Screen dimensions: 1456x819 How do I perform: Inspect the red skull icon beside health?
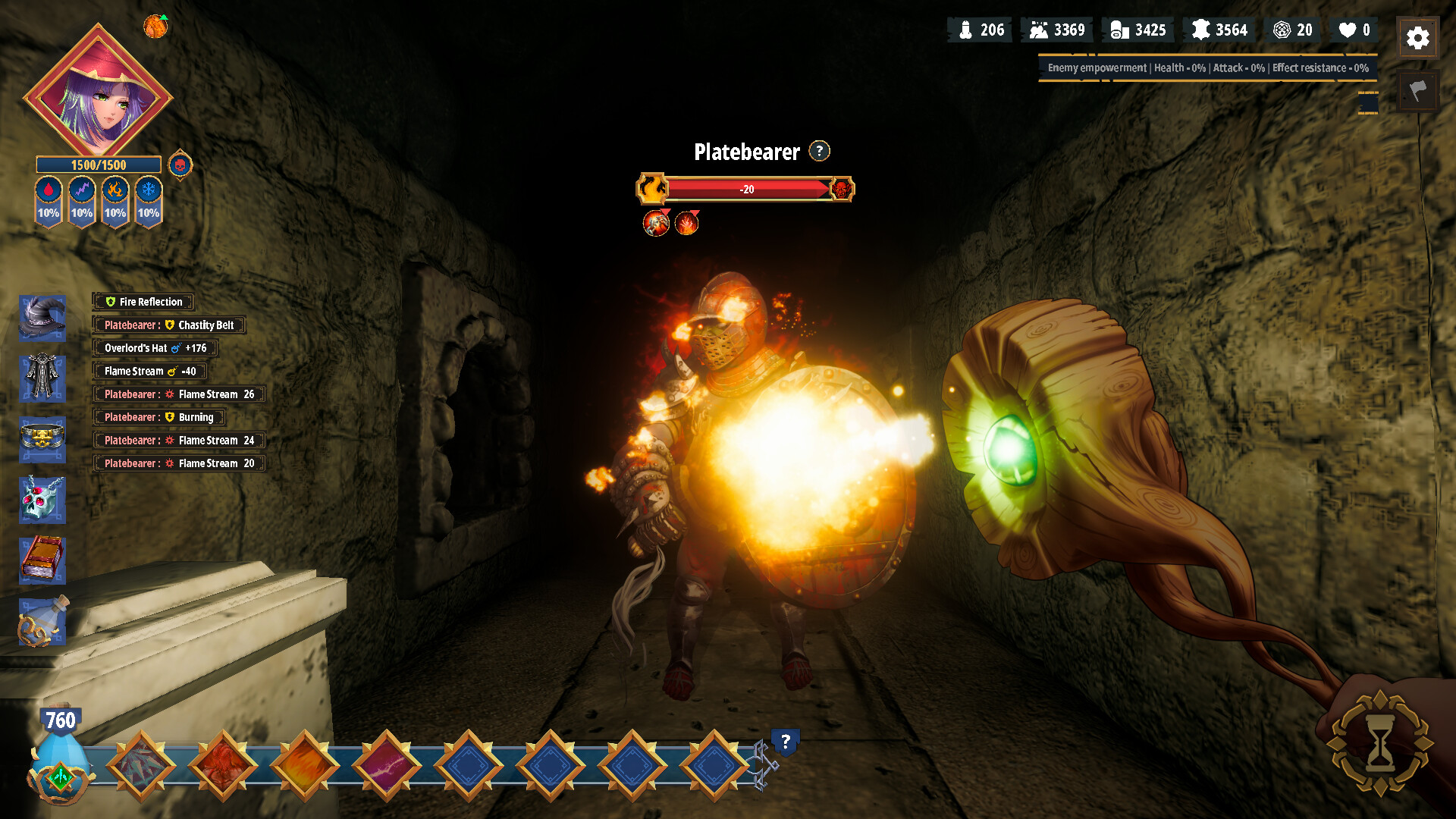tap(180, 165)
